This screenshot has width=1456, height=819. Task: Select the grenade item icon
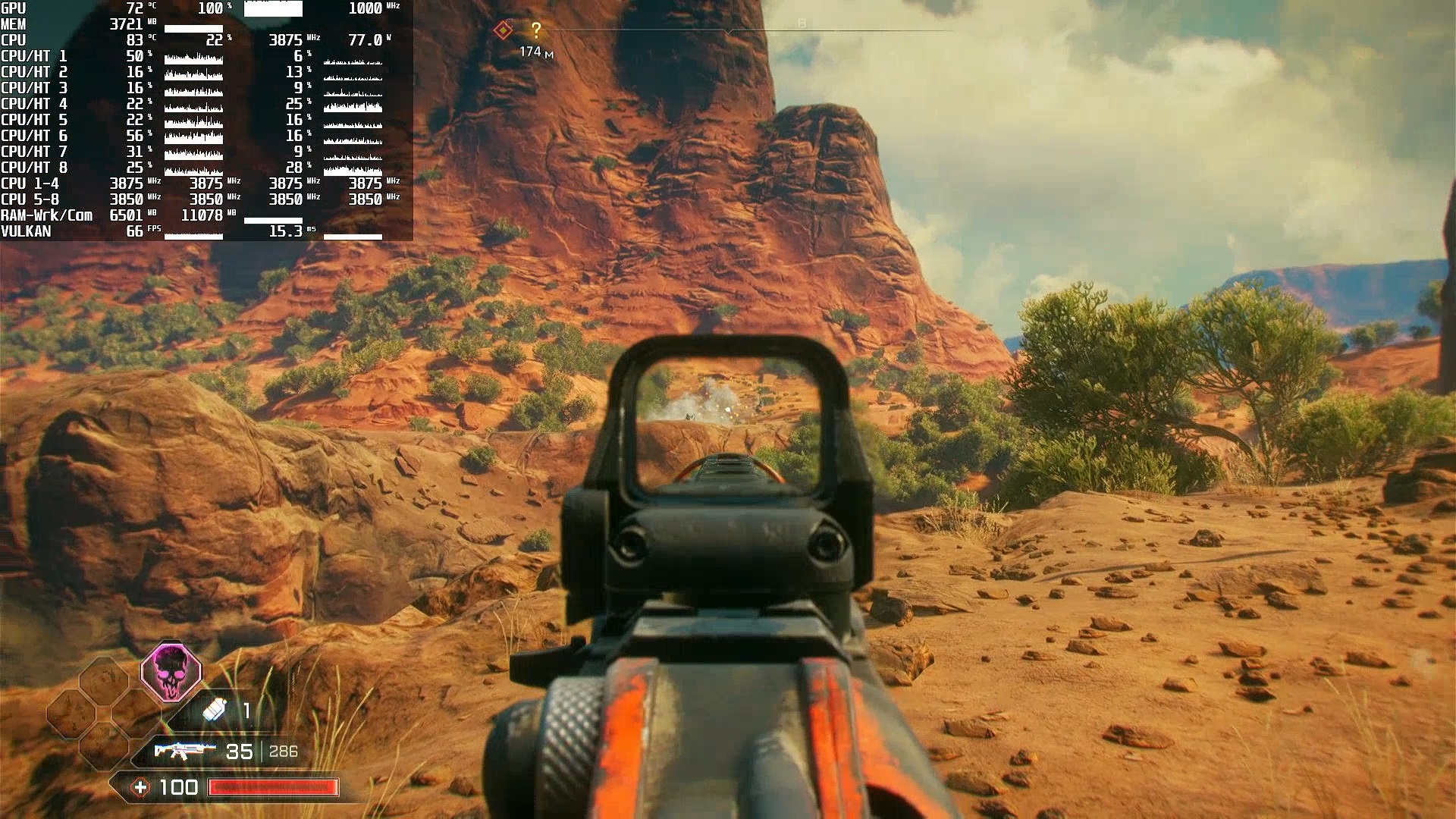215,711
